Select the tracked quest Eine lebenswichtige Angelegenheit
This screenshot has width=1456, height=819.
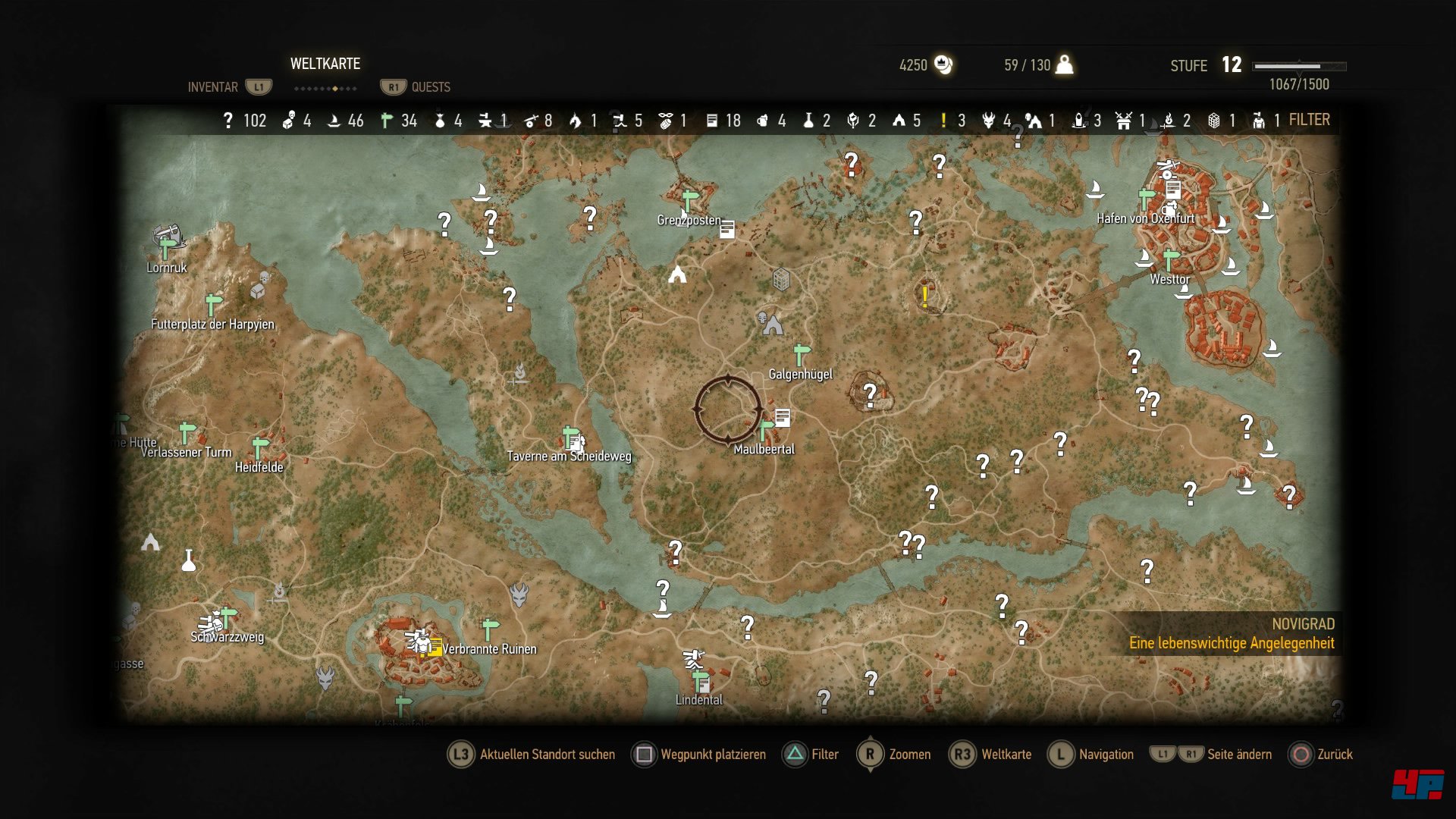1231,643
